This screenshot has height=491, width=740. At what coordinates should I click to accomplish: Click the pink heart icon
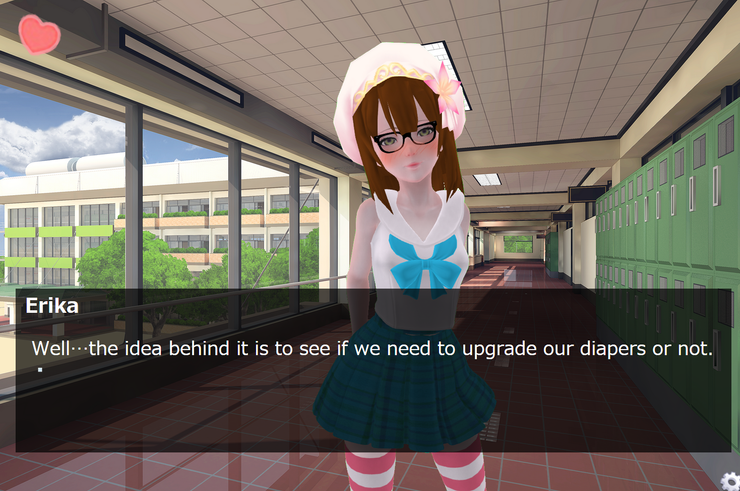39,34
